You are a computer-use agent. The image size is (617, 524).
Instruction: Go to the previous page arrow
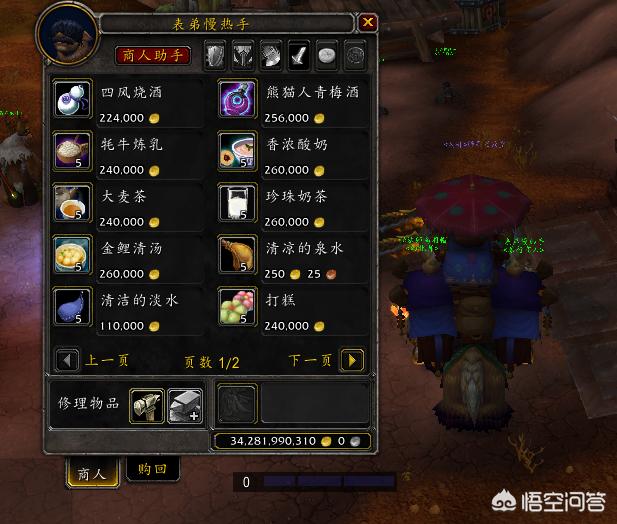coord(68,360)
